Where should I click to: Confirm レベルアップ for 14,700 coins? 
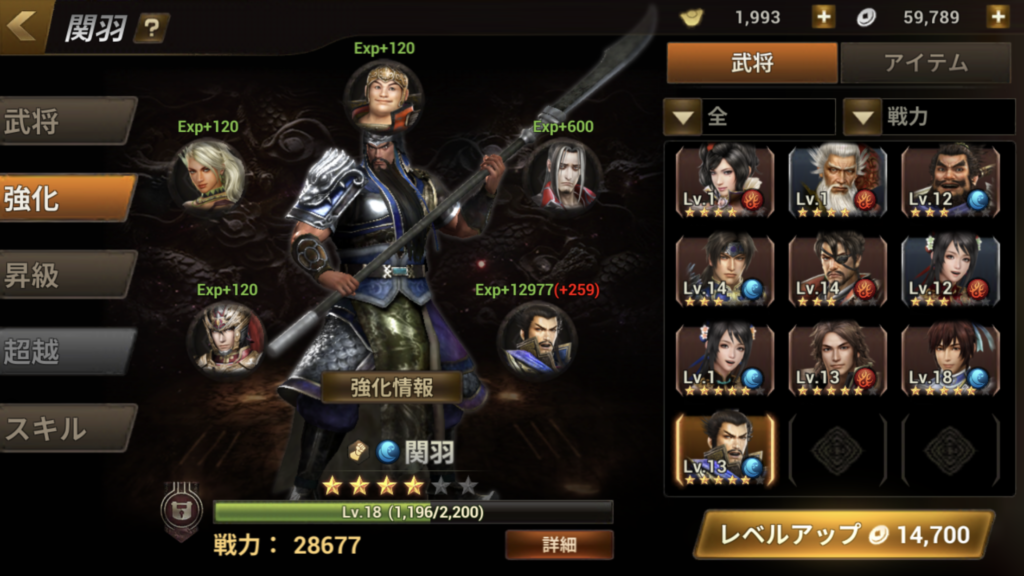(843, 535)
